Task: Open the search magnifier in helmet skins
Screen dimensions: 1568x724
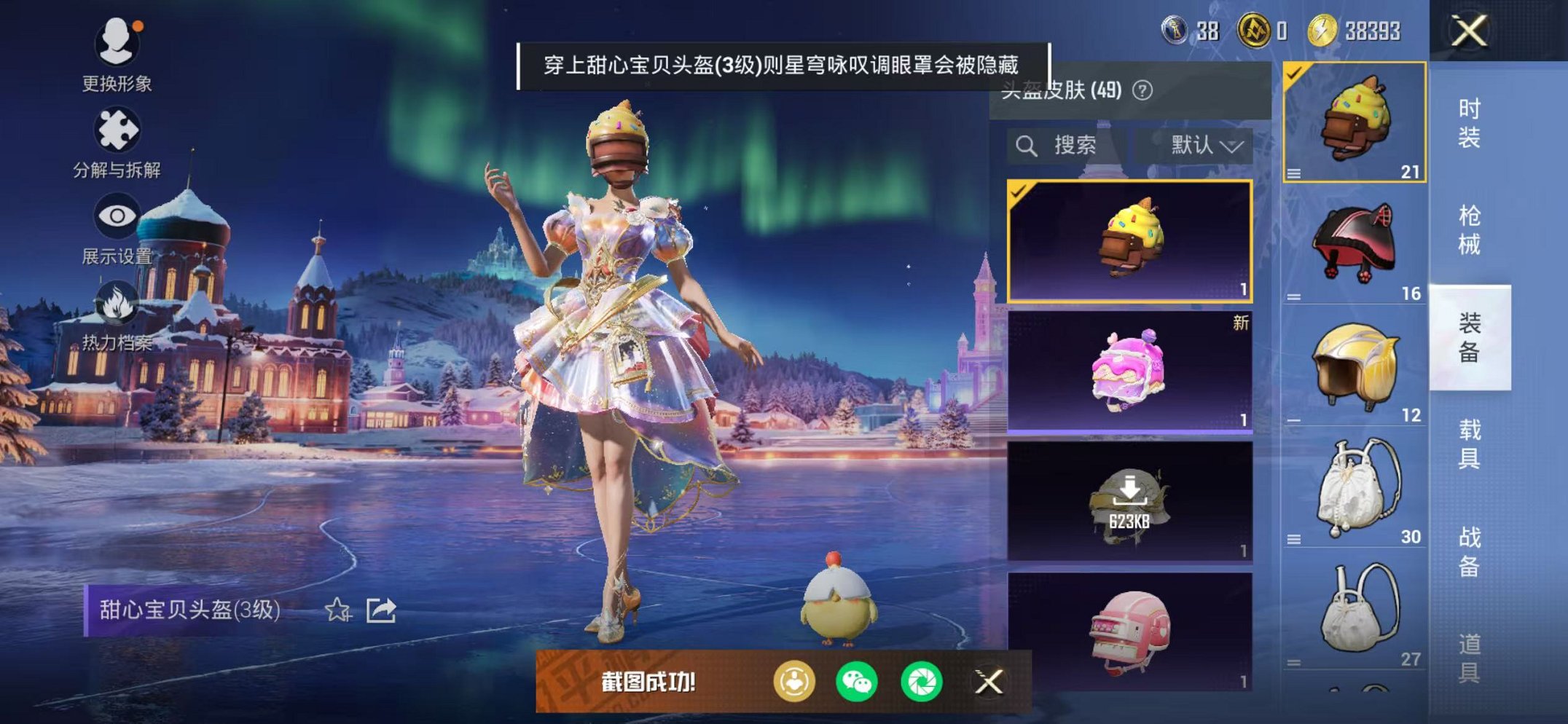Action: click(x=1027, y=145)
